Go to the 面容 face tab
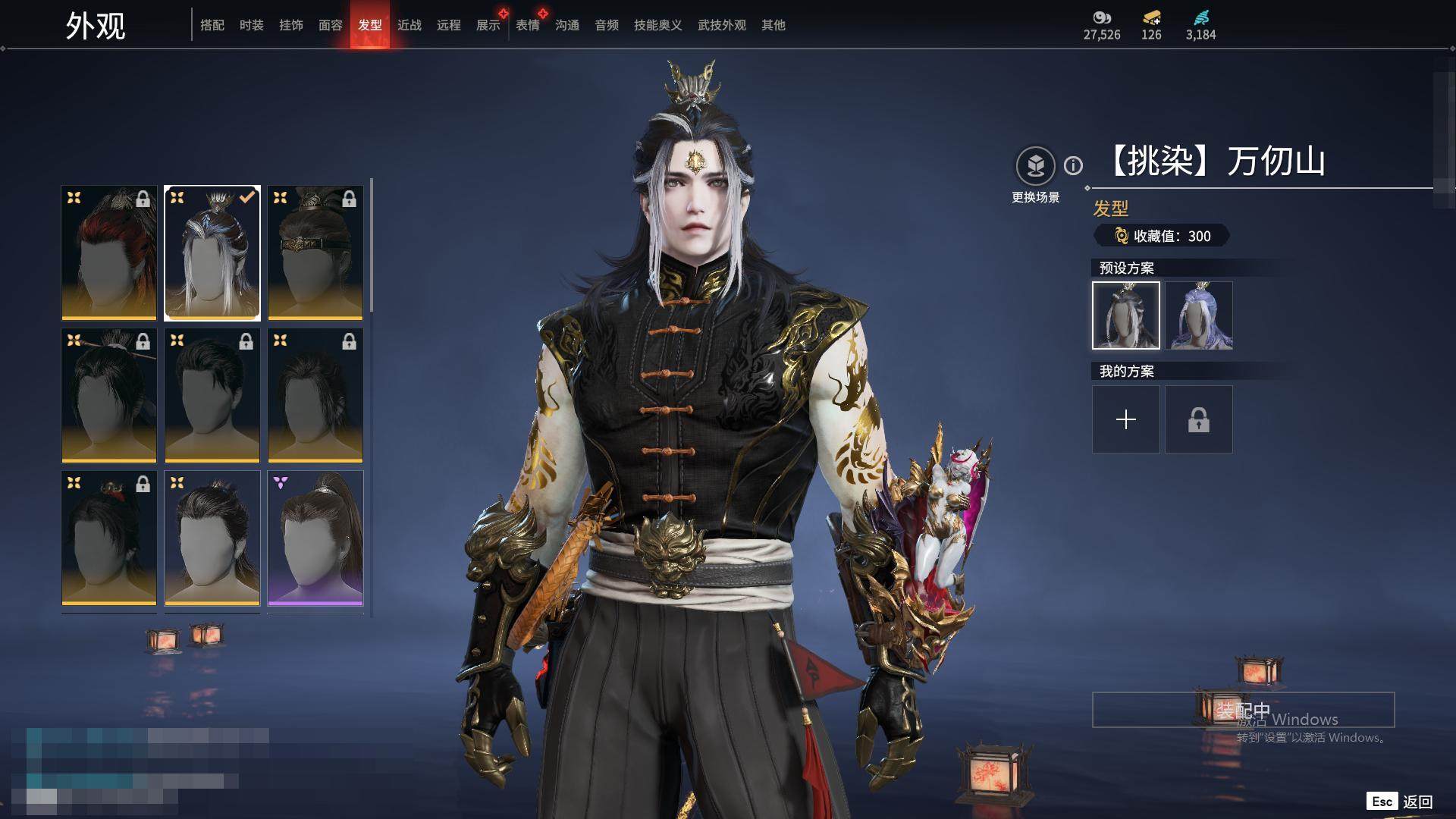 [x=331, y=25]
